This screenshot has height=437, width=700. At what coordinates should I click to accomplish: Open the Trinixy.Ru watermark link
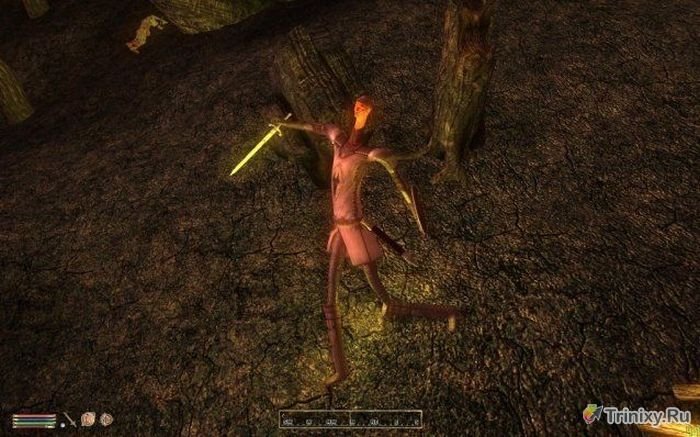point(640,414)
